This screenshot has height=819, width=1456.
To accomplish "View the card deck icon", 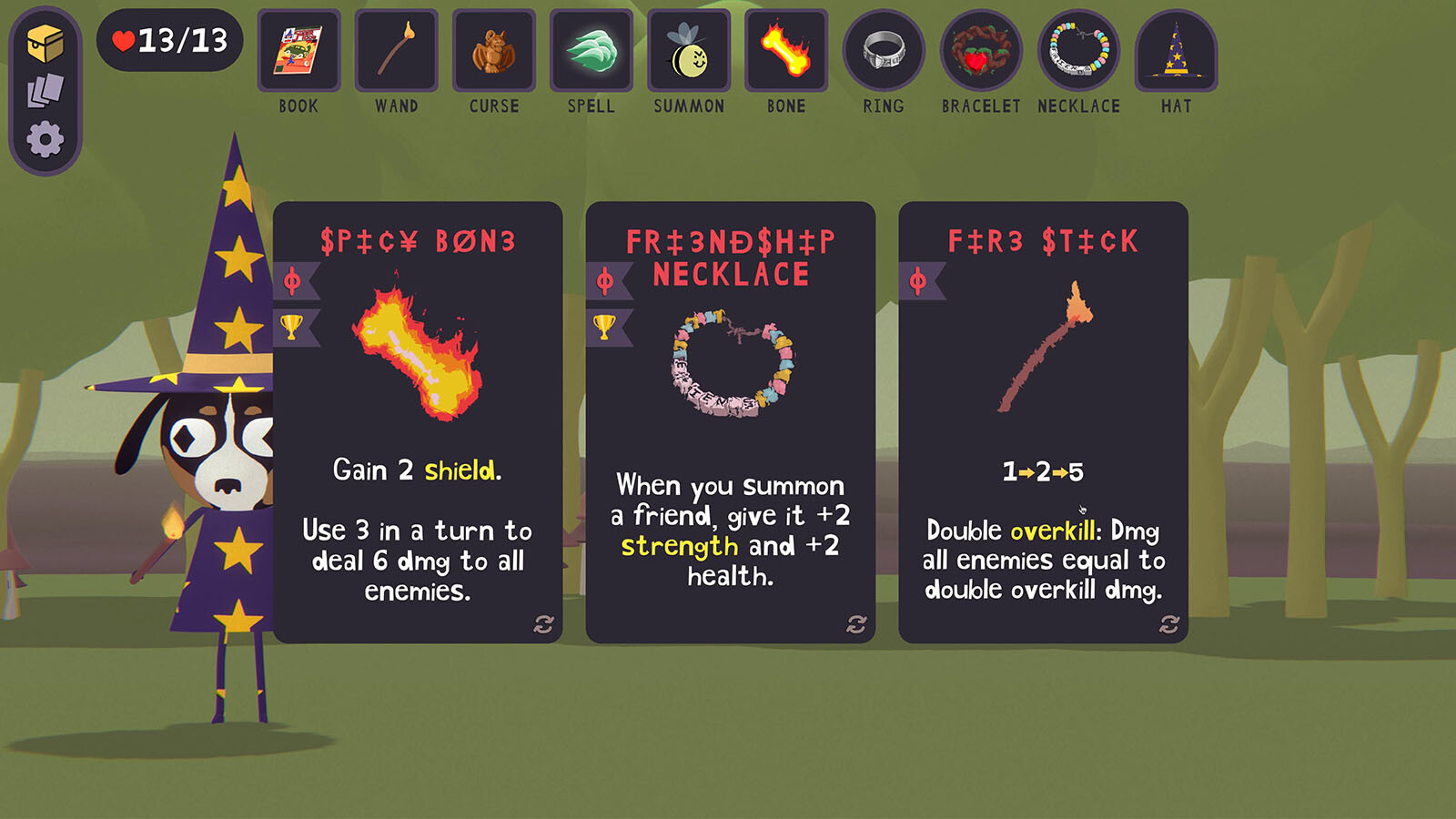I will click(x=45, y=91).
